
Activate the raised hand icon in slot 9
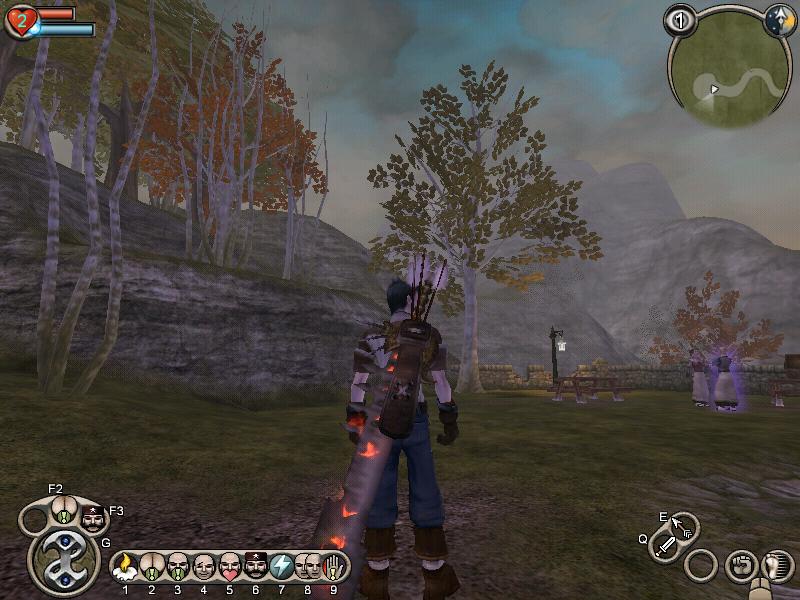click(332, 567)
